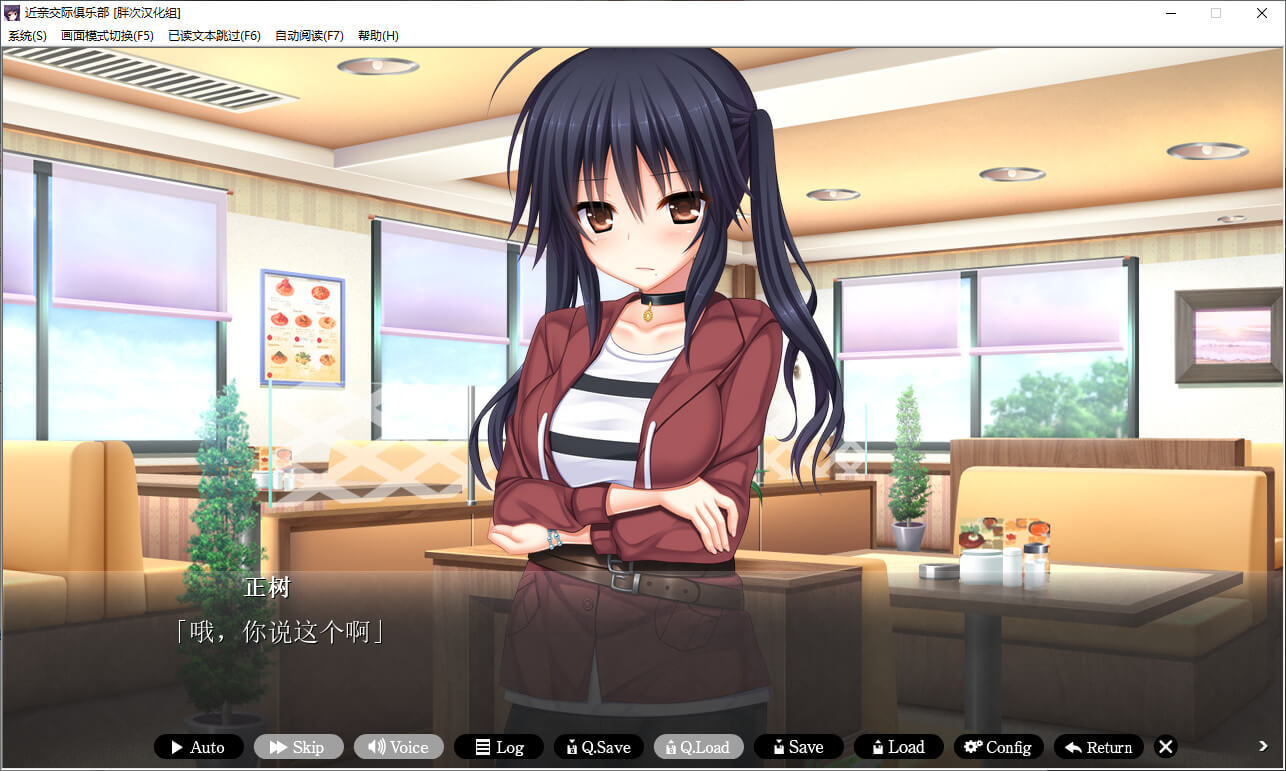Open the Load menu
The height and width of the screenshot is (771, 1286).
[x=898, y=747]
